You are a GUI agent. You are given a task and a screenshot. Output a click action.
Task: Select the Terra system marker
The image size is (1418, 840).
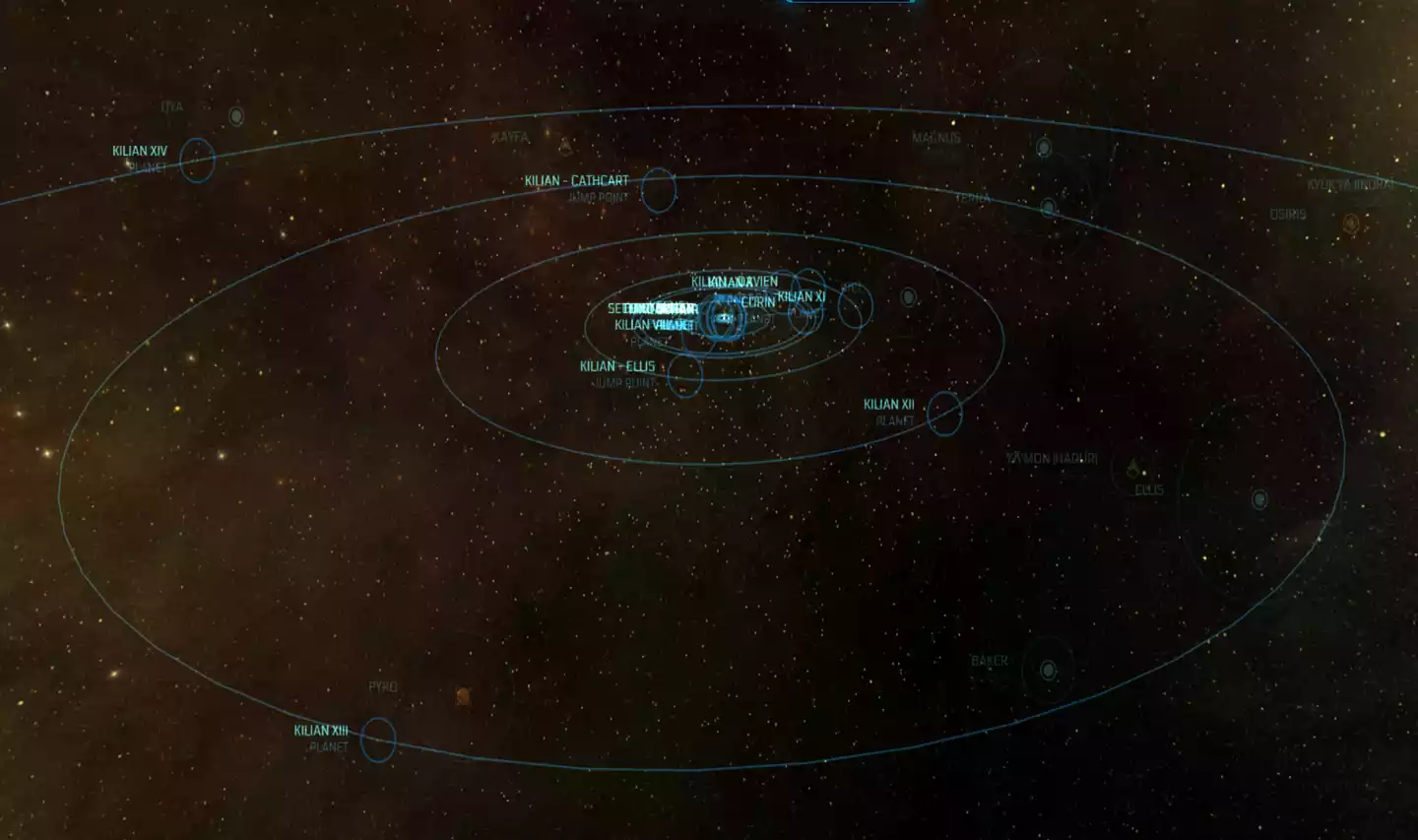tap(1049, 208)
